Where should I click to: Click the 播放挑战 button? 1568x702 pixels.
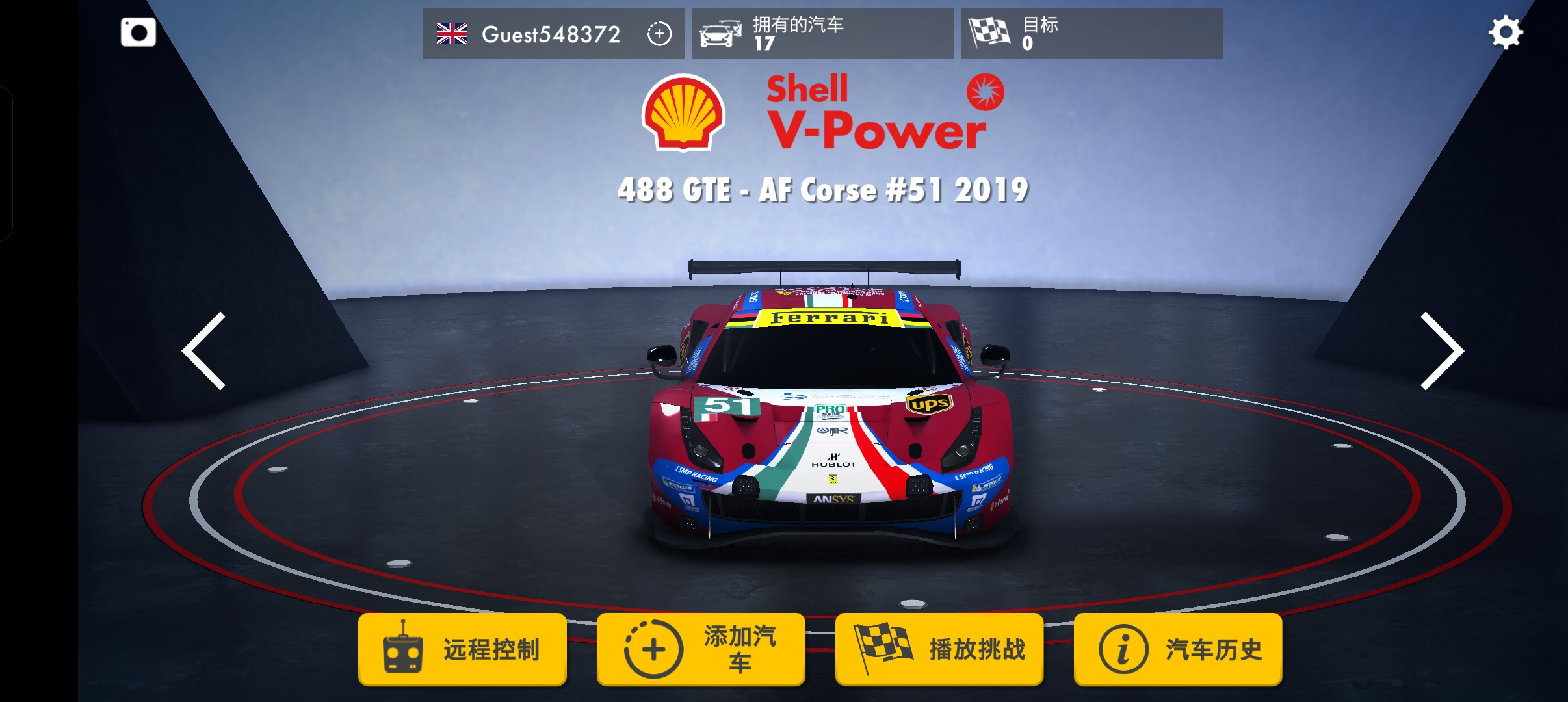pyautogui.click(x=939, y=647)
